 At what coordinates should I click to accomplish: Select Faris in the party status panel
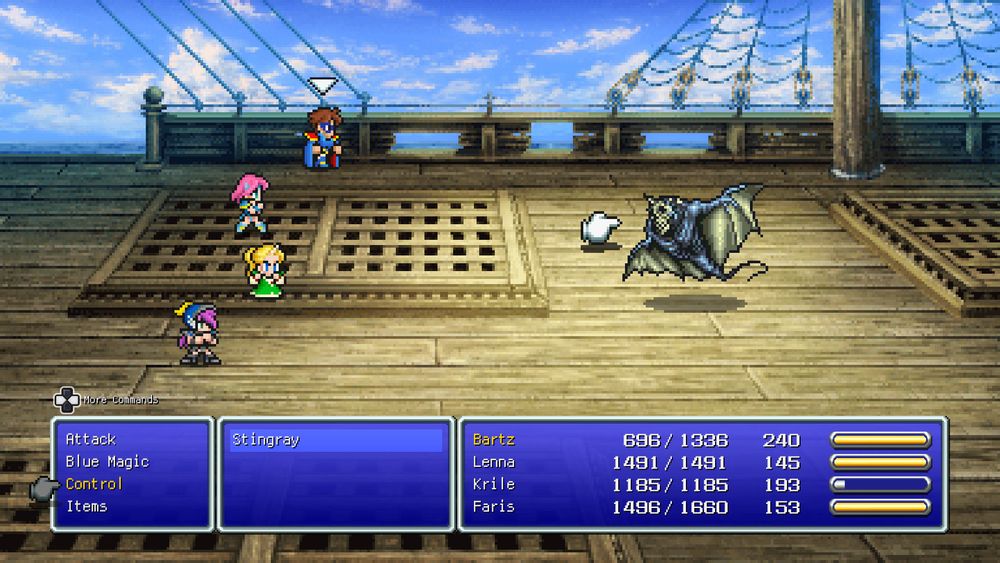click(494, 506)
